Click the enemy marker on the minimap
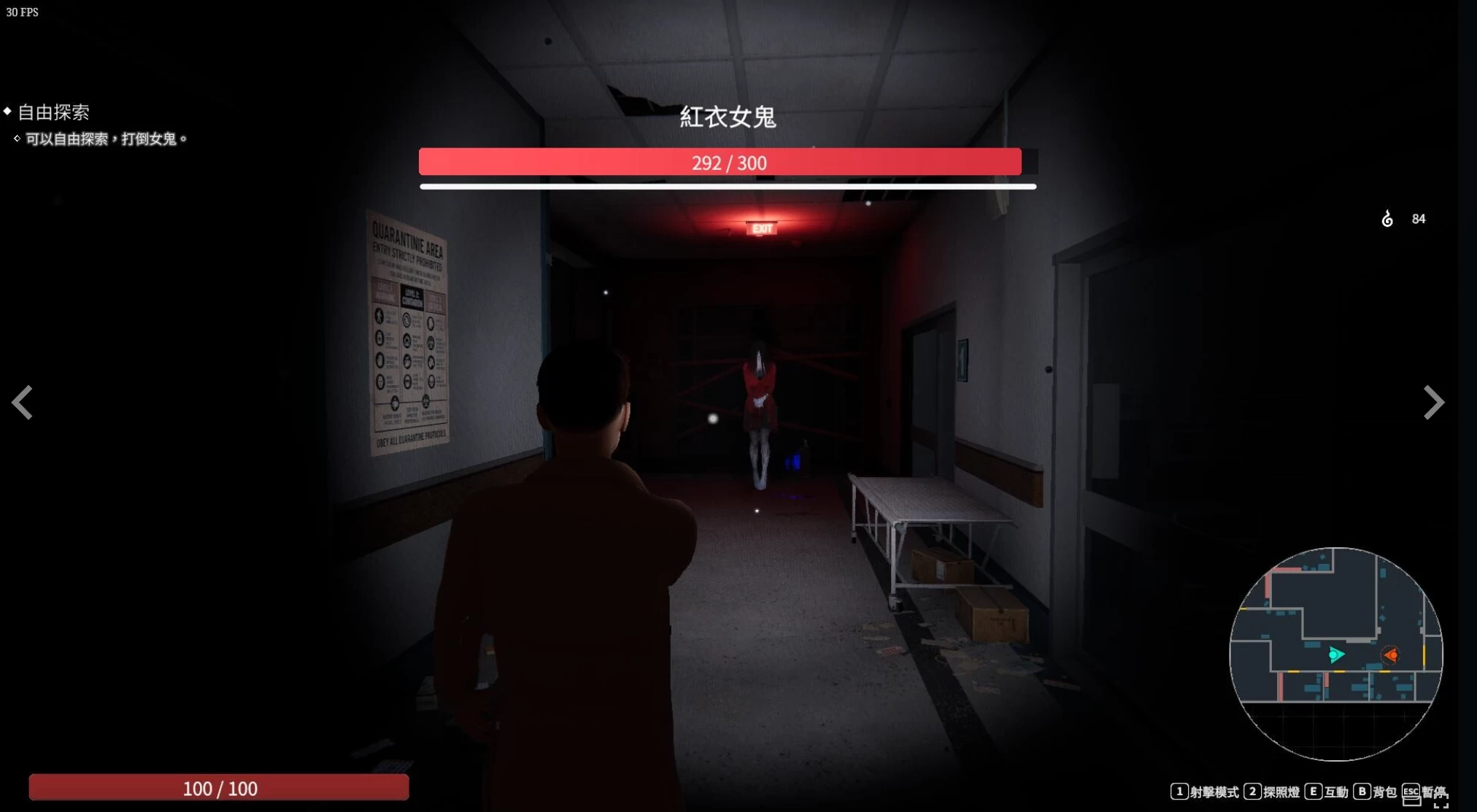 (1392, 655)
